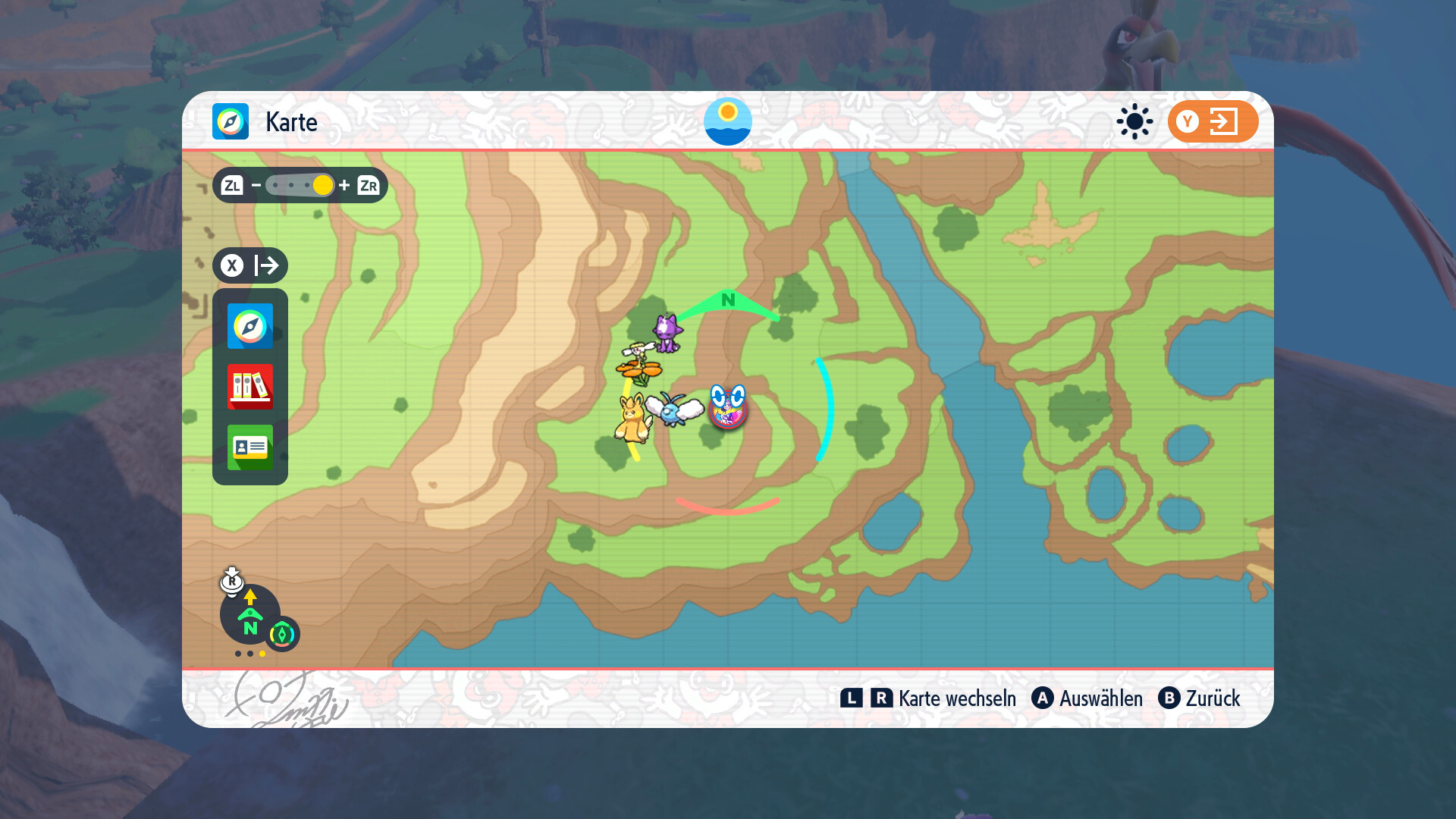Click the sun weather icon
Viewport: 1456px width, 819px height.
pyautogui.click(x=1134, y=121)
